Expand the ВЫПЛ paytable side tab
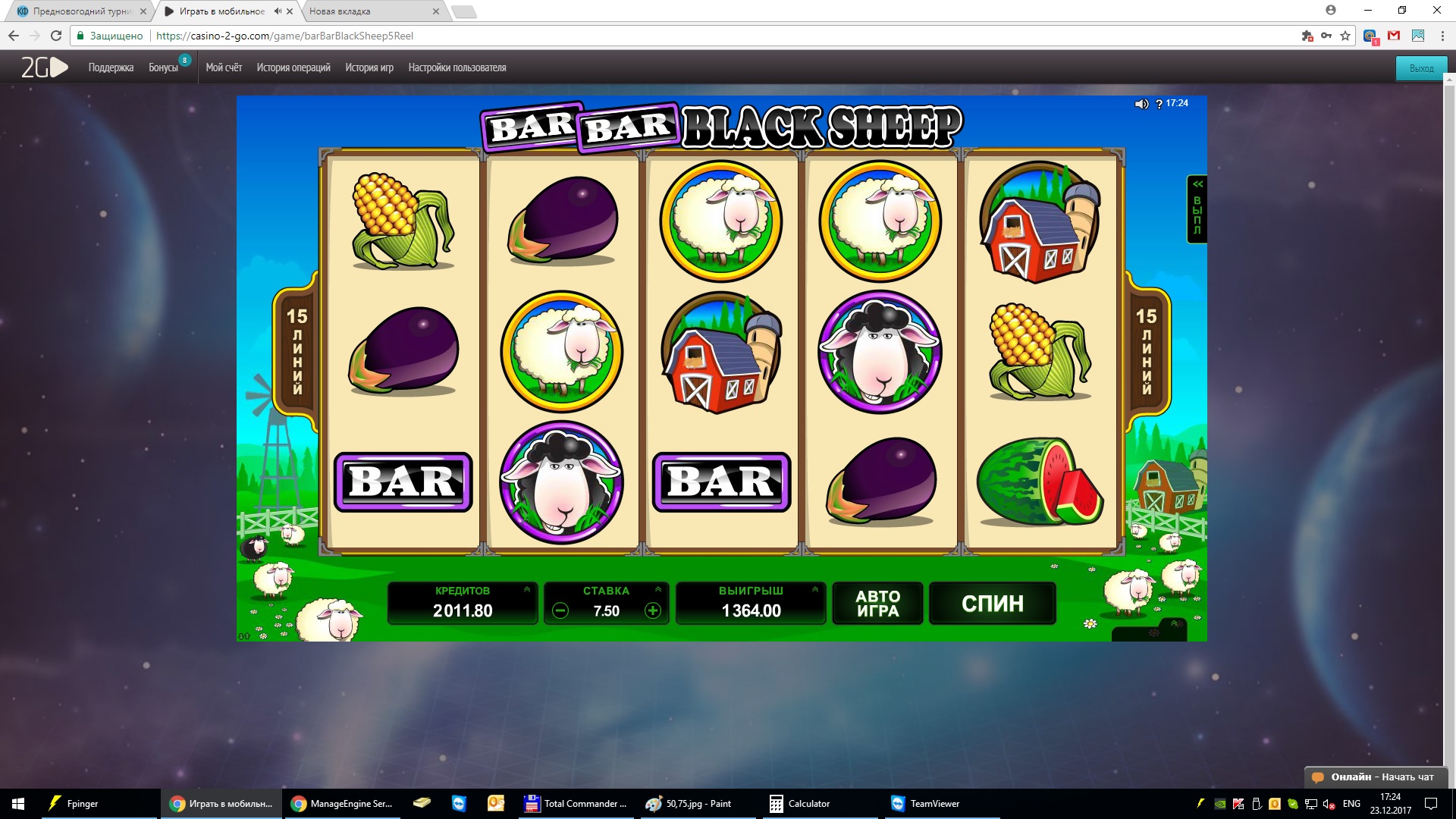 (x=1197, y=209)
